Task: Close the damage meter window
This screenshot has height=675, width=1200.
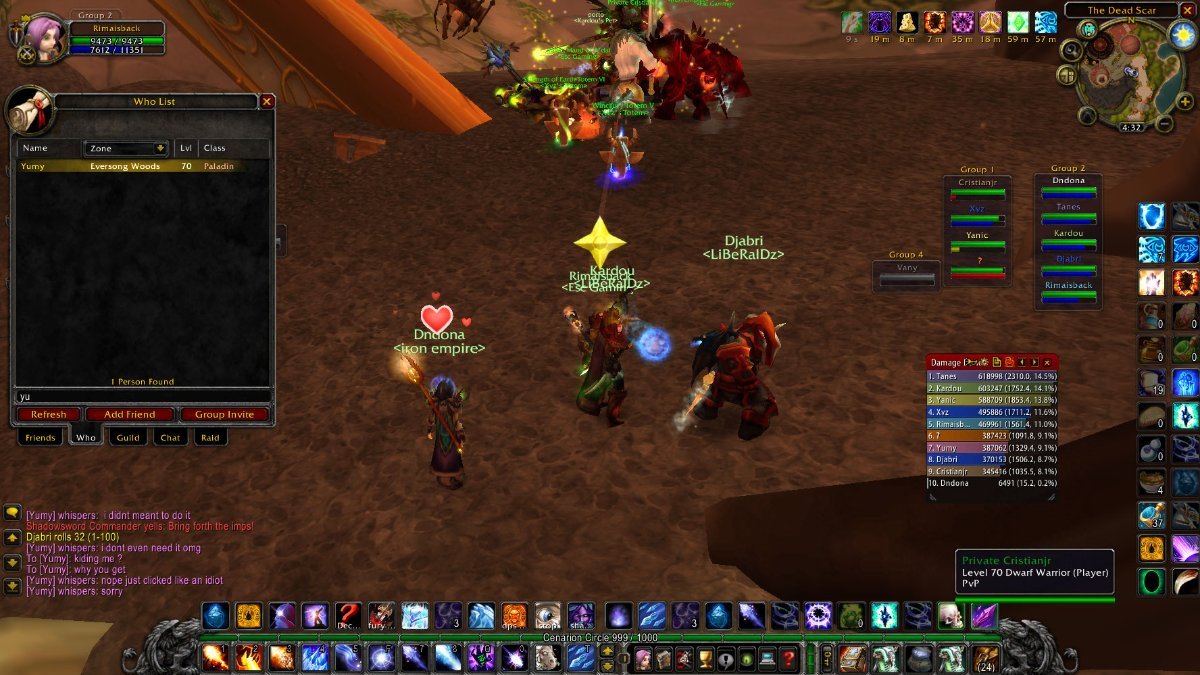Action: coord(1047,362)
